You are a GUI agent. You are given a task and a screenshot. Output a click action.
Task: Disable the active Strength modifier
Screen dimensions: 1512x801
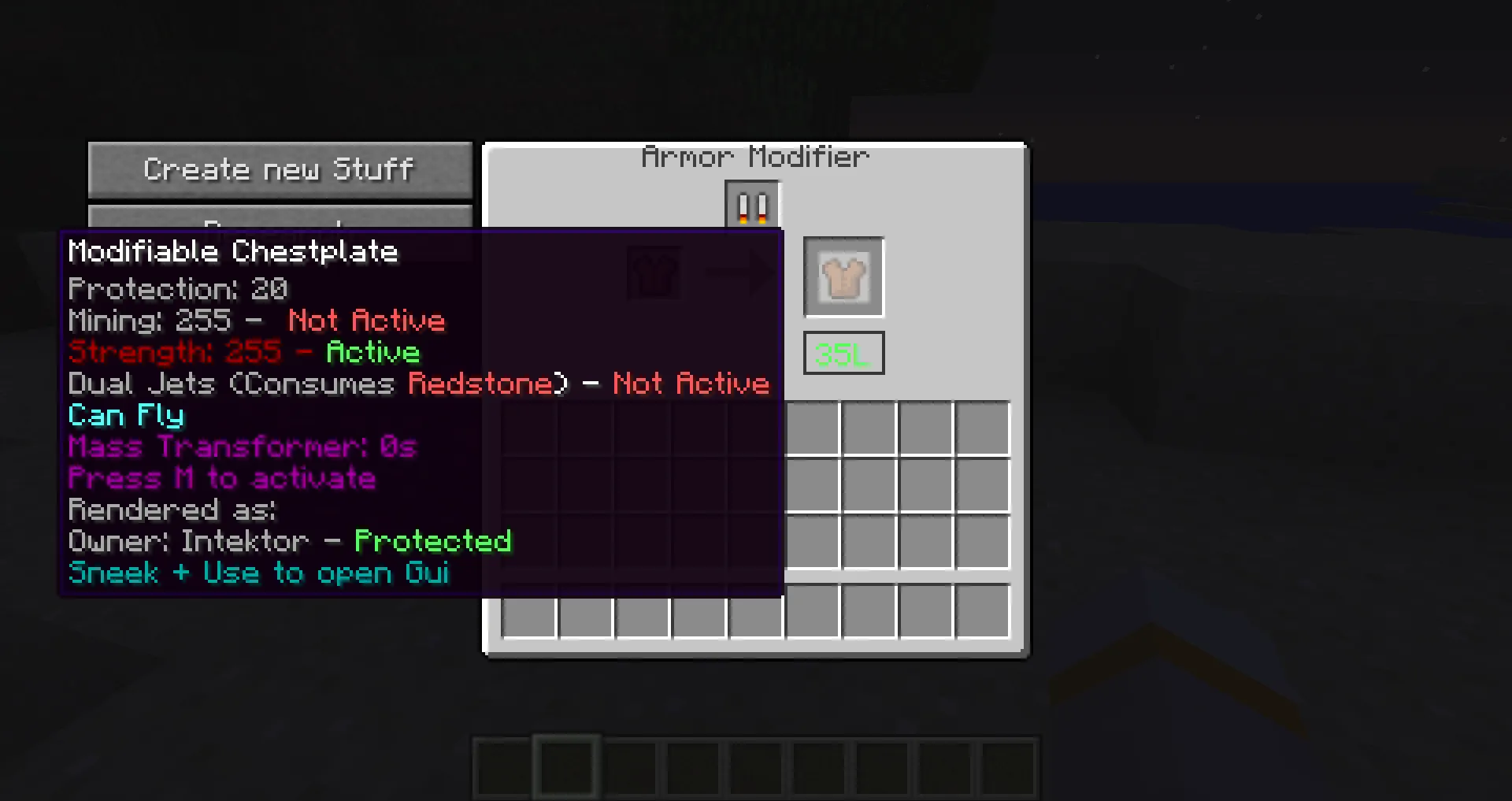243,352
